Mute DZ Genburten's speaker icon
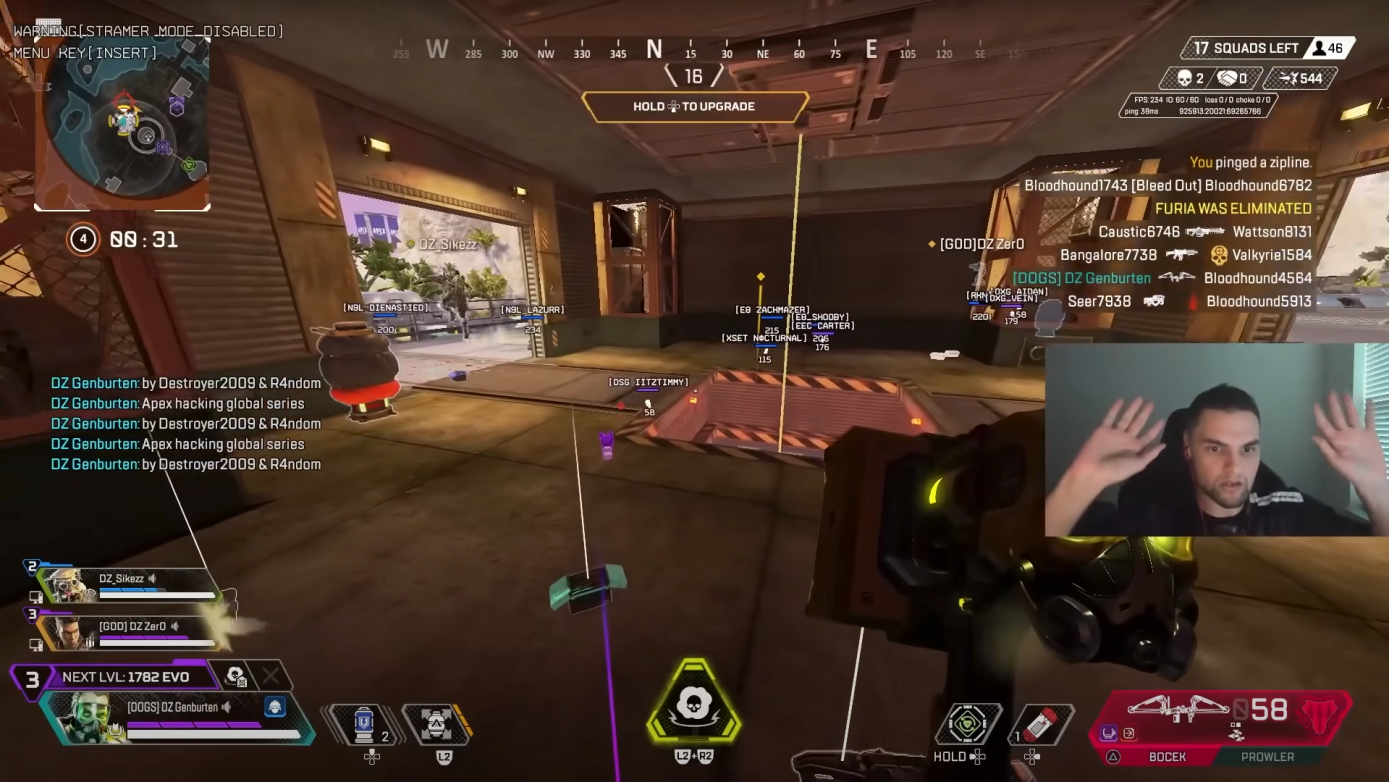Screen dimensions: 1389x782 (226, 708)
